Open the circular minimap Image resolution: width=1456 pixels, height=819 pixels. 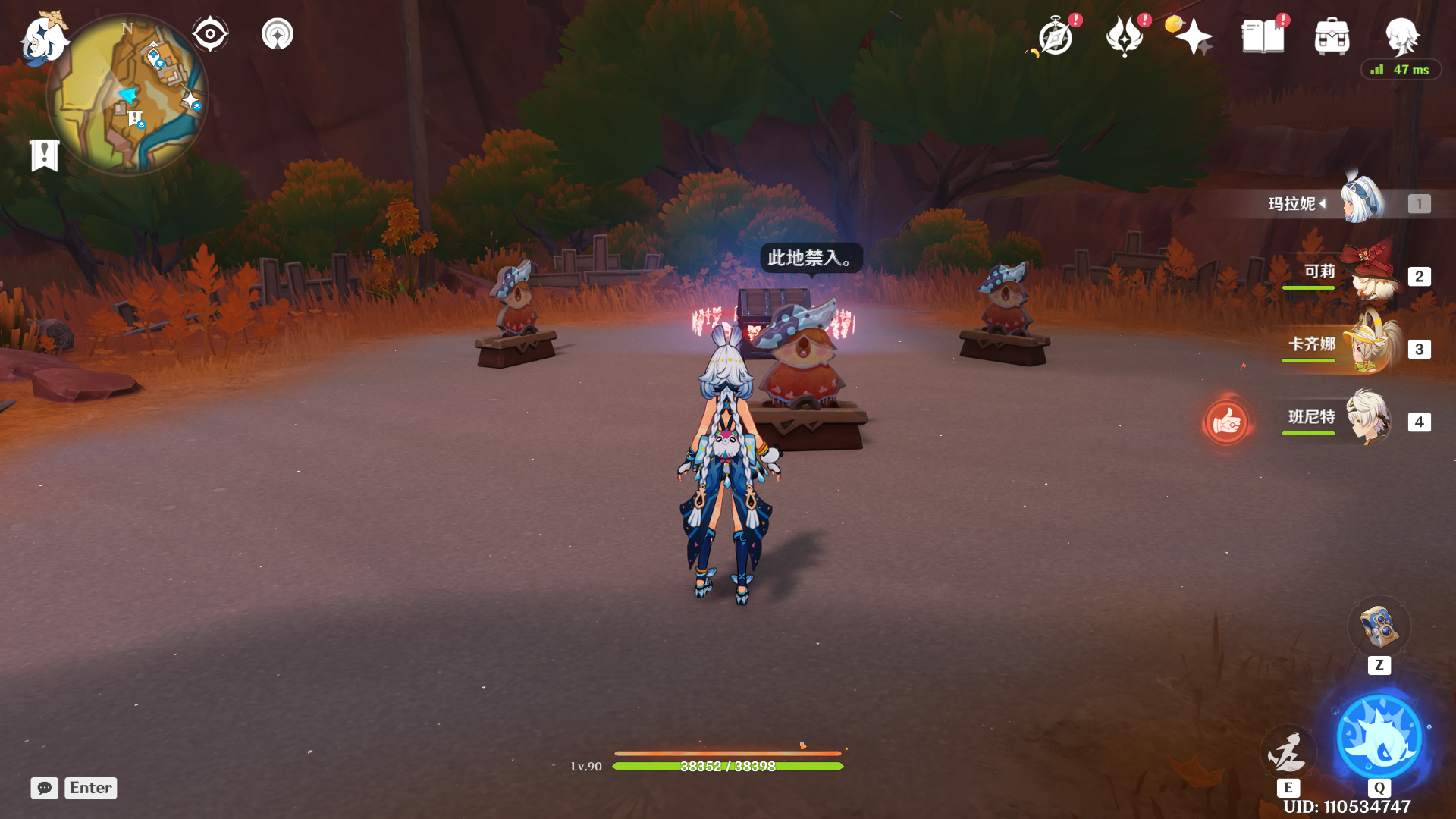pyautogui.click(x=127, y=96)
